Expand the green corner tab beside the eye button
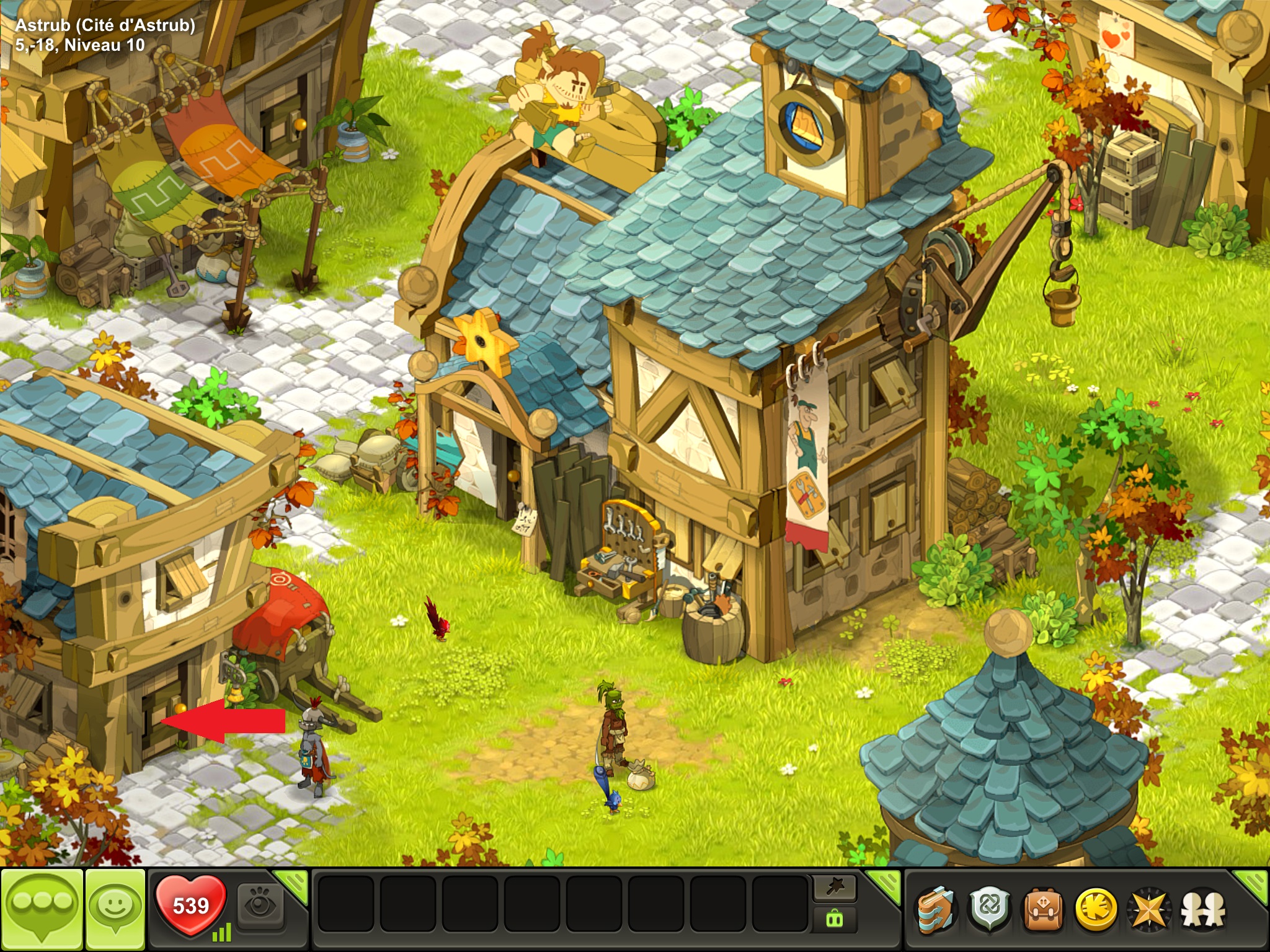This screenshot has height=952, width=1270. 293,884
